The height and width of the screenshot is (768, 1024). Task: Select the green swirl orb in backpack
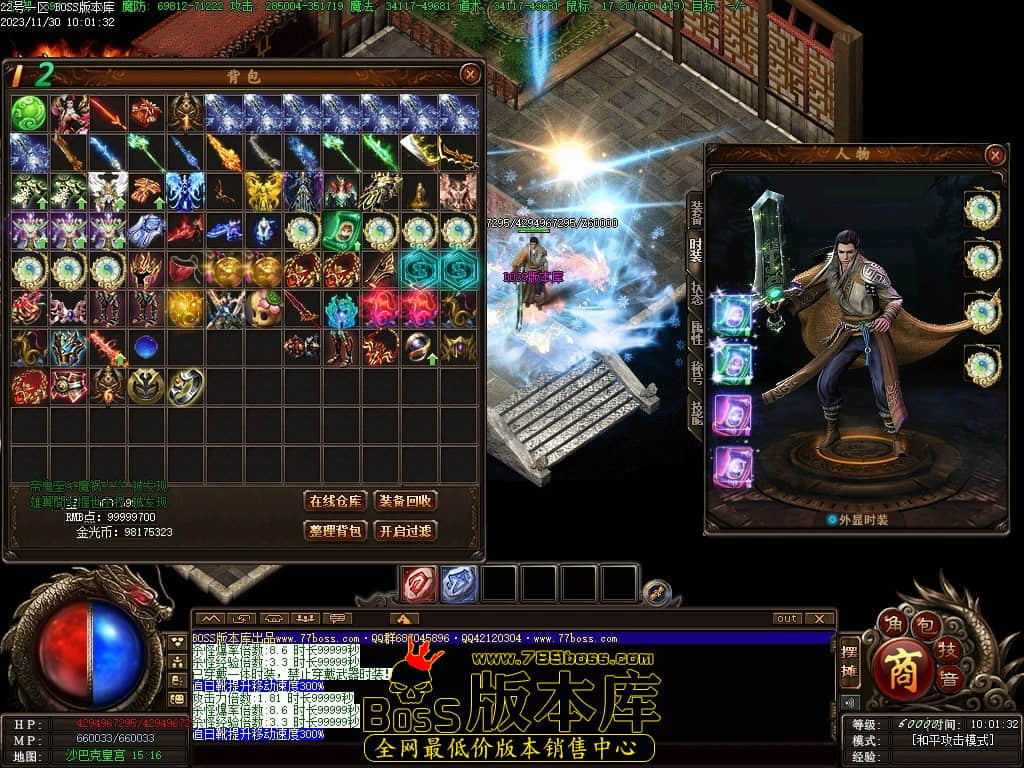[29, 113]
